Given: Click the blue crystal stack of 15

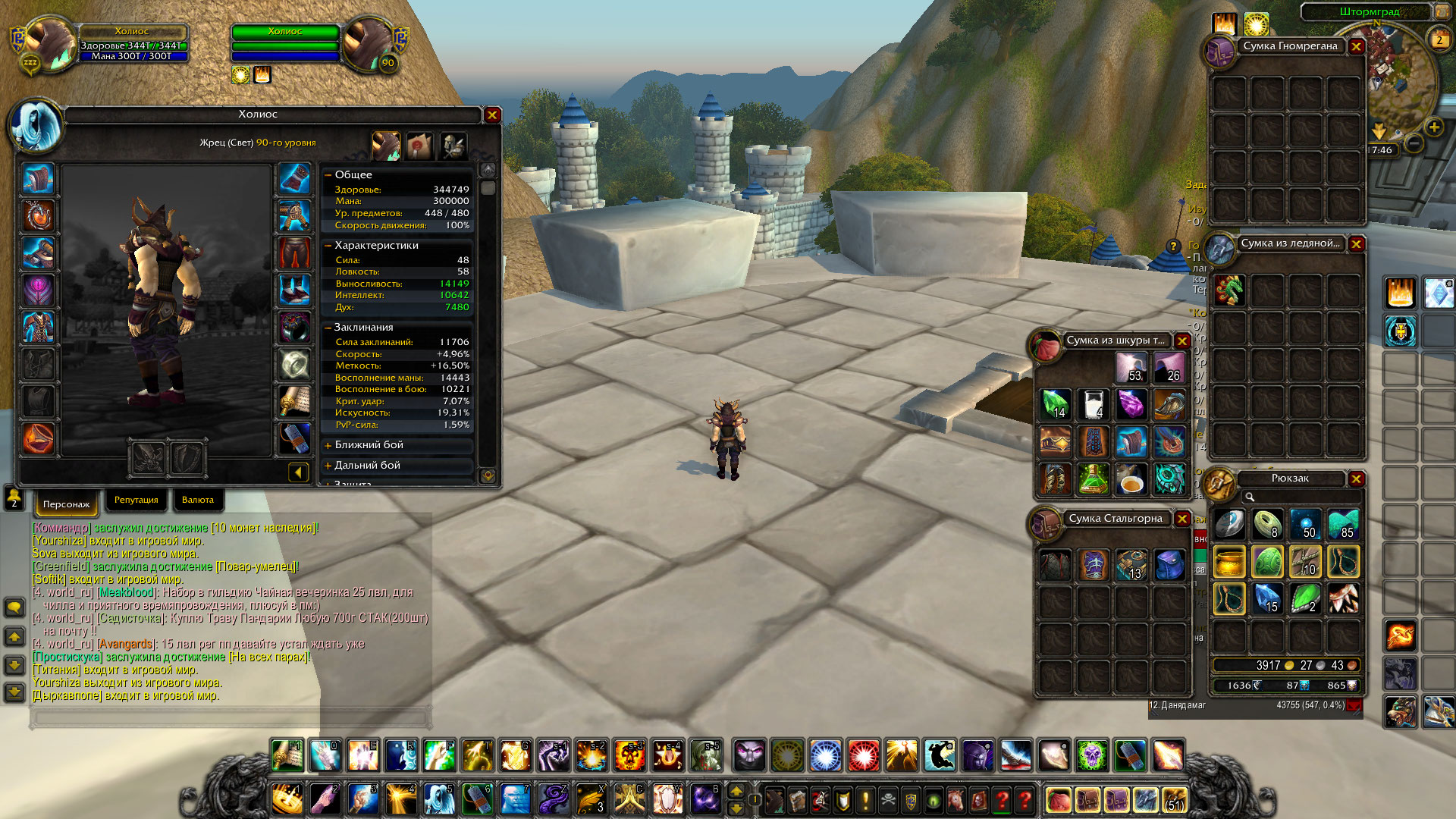Looking at the screenshot, I should [x=1267, y=598].
